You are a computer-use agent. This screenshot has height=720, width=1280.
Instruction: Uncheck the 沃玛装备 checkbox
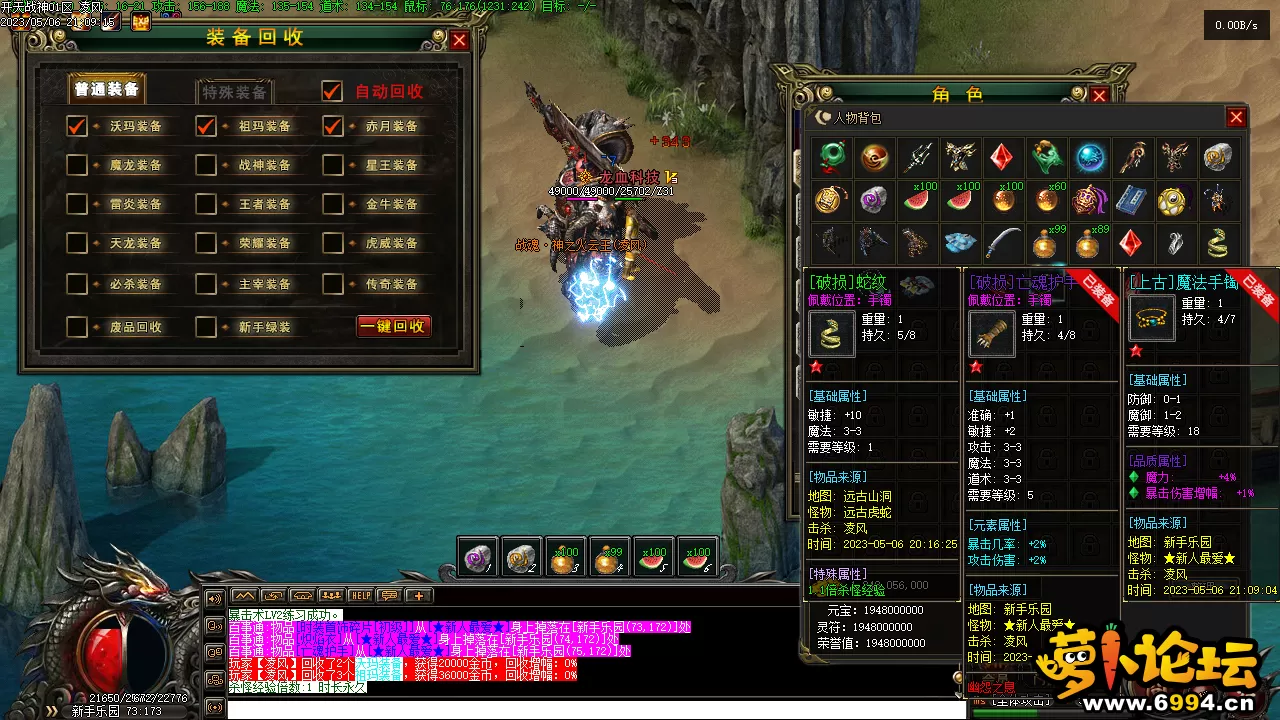(77, 126)
